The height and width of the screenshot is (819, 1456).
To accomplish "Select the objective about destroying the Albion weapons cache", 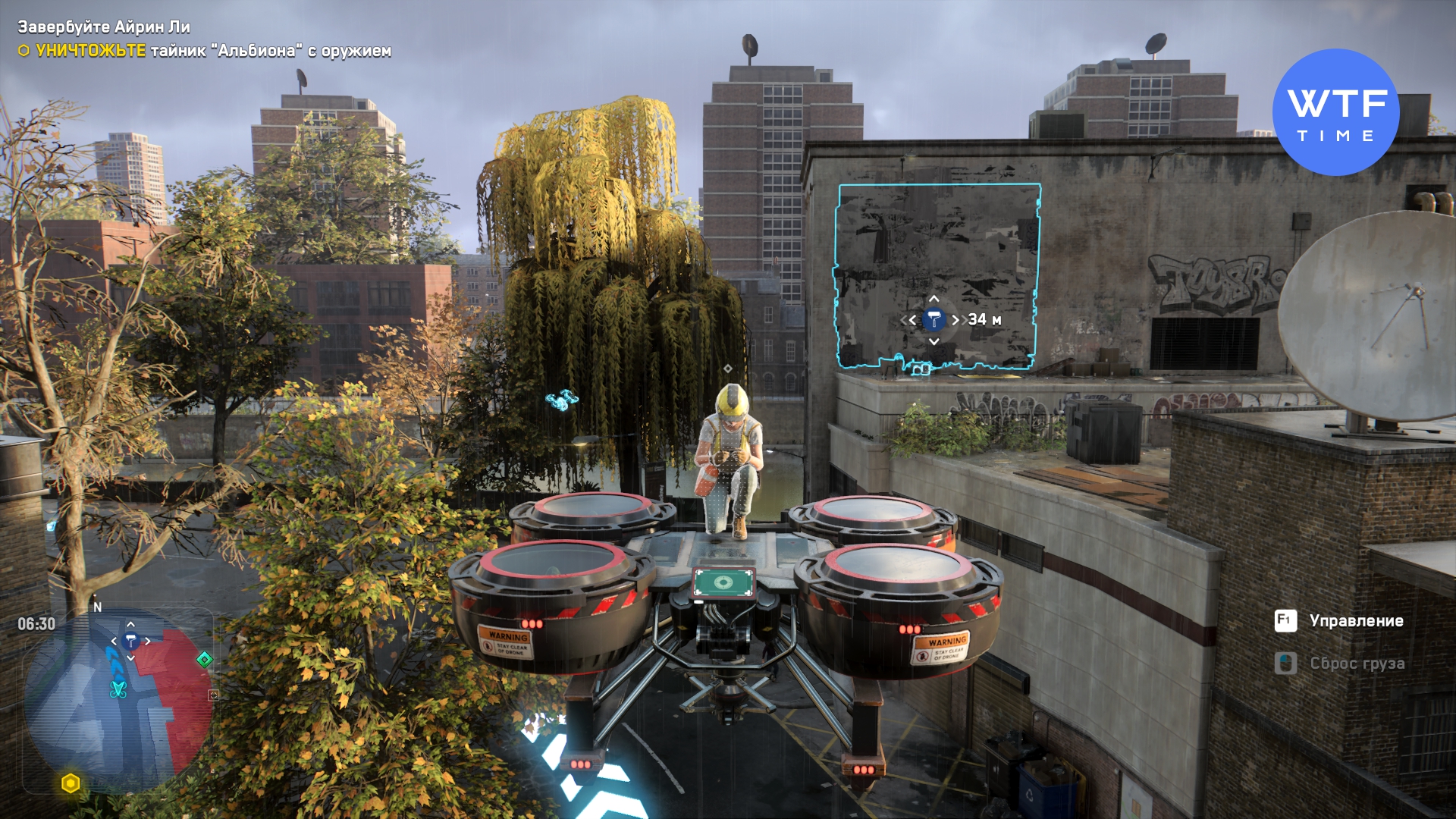I will (x=212, y=51).
